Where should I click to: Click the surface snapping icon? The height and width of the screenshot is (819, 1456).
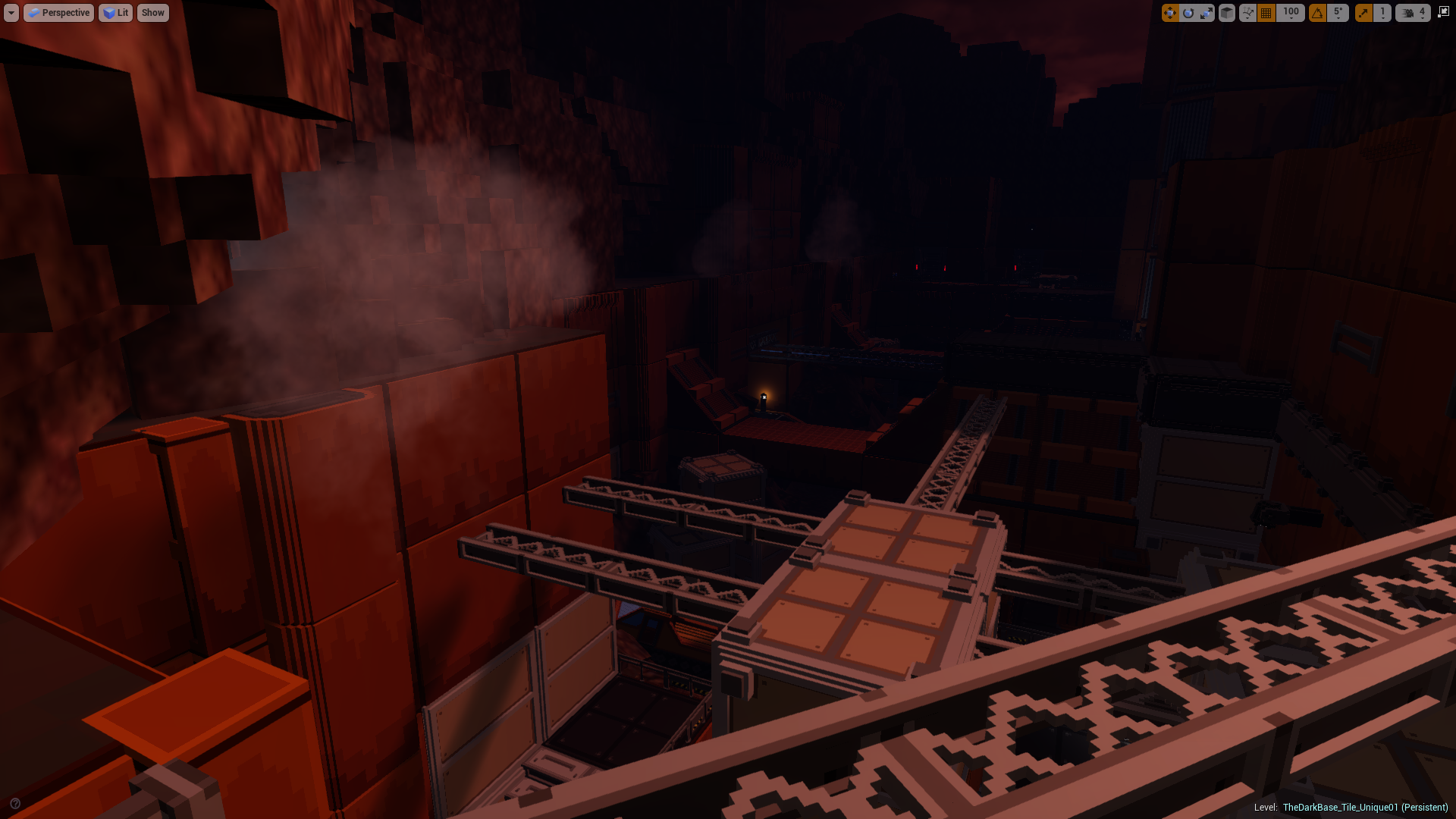1247,12
